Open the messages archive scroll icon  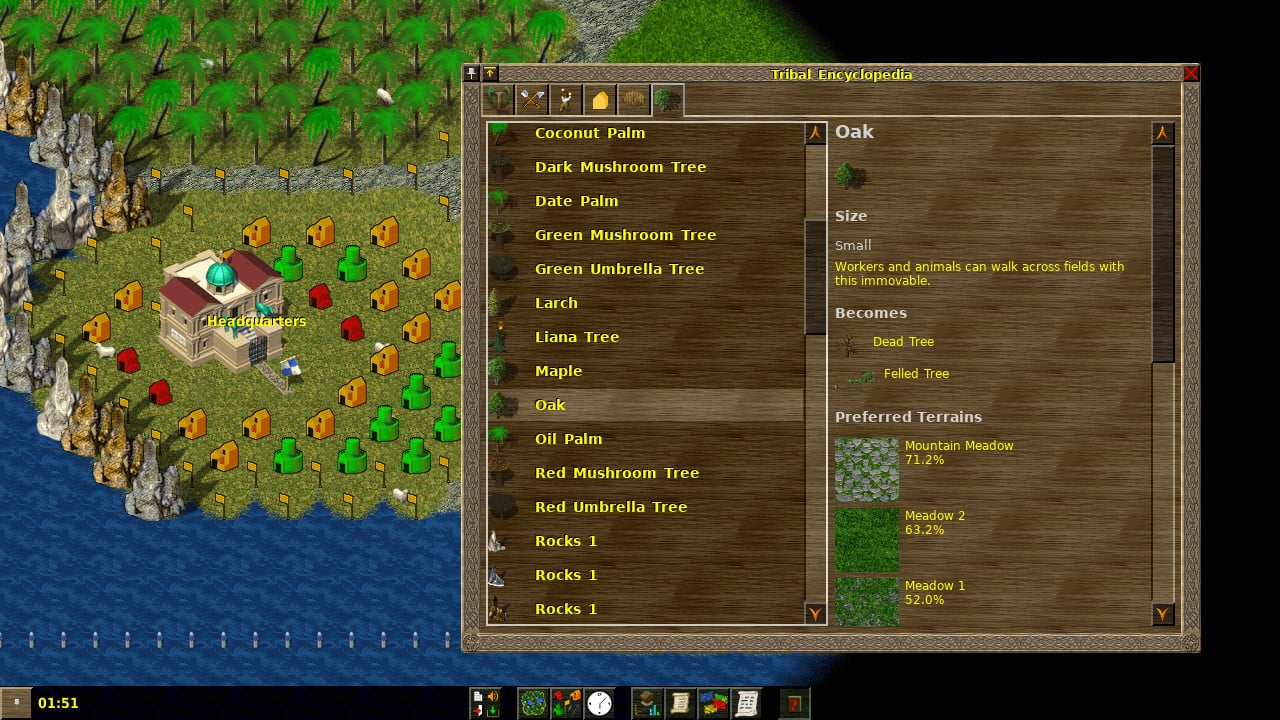click(747, 703)
